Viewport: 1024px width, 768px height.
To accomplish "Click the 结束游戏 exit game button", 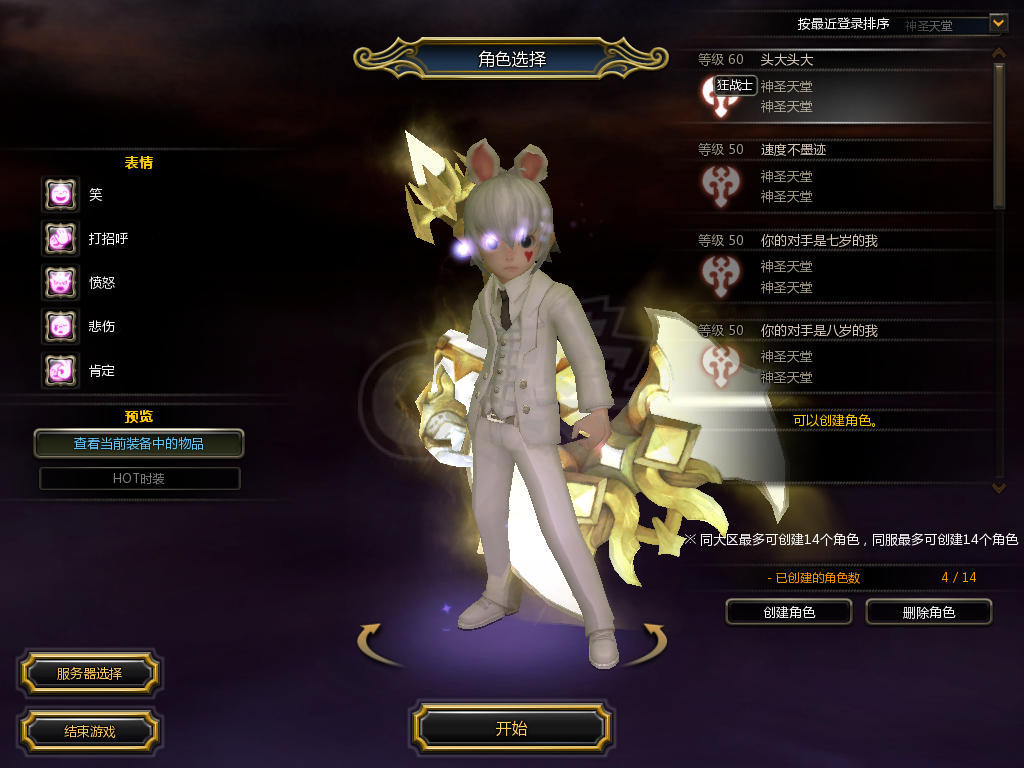I will (x=89, y=731).
